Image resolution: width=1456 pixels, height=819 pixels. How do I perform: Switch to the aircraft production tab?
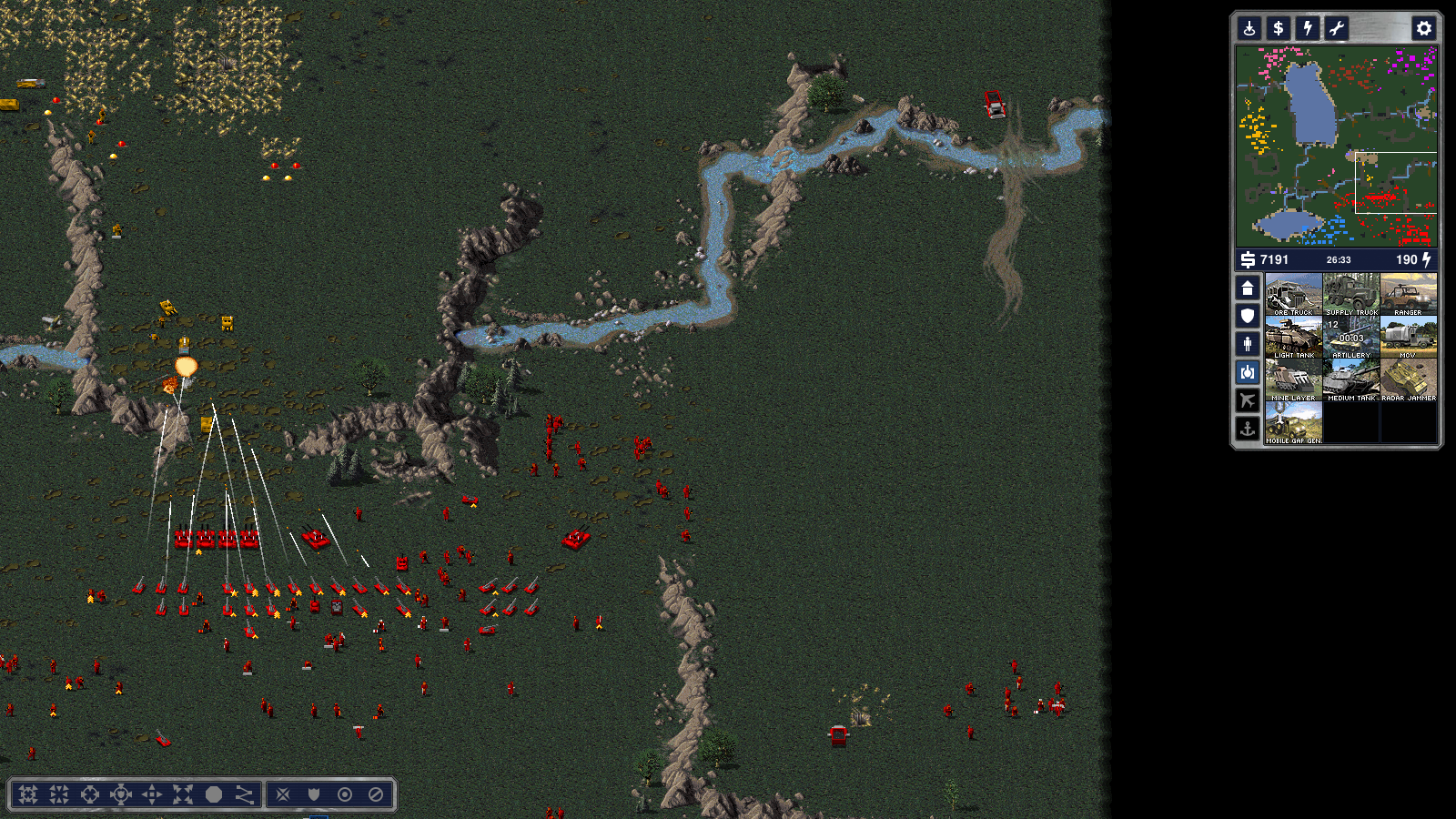[1248, 400]
